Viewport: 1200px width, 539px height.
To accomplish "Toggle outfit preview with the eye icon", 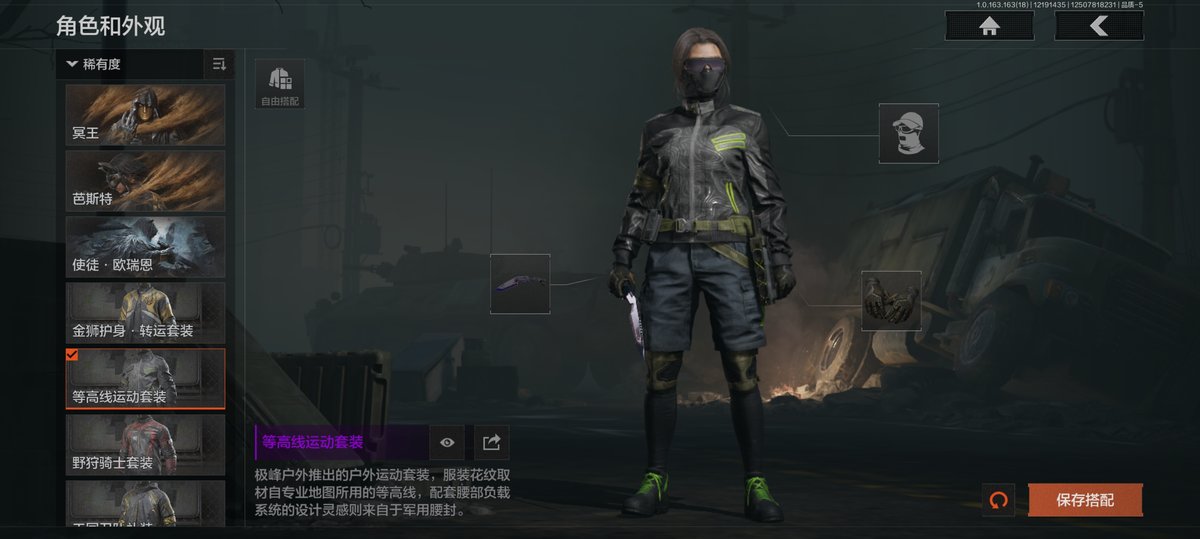I will [447, 442].
